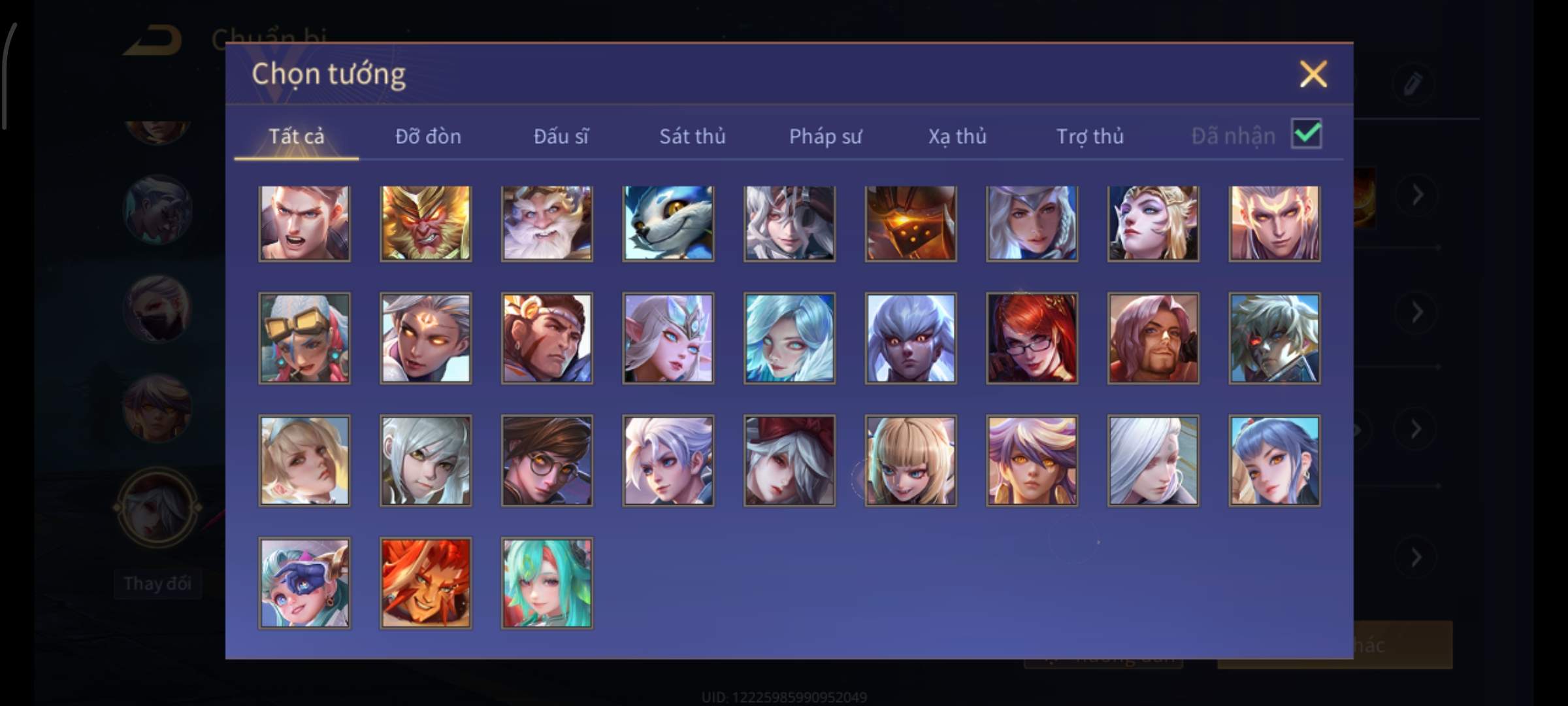1568x706 pixels.
Task: Toggle the Đã nhận checkbox
Action: pyautogui.click(x=1306, y=135)
